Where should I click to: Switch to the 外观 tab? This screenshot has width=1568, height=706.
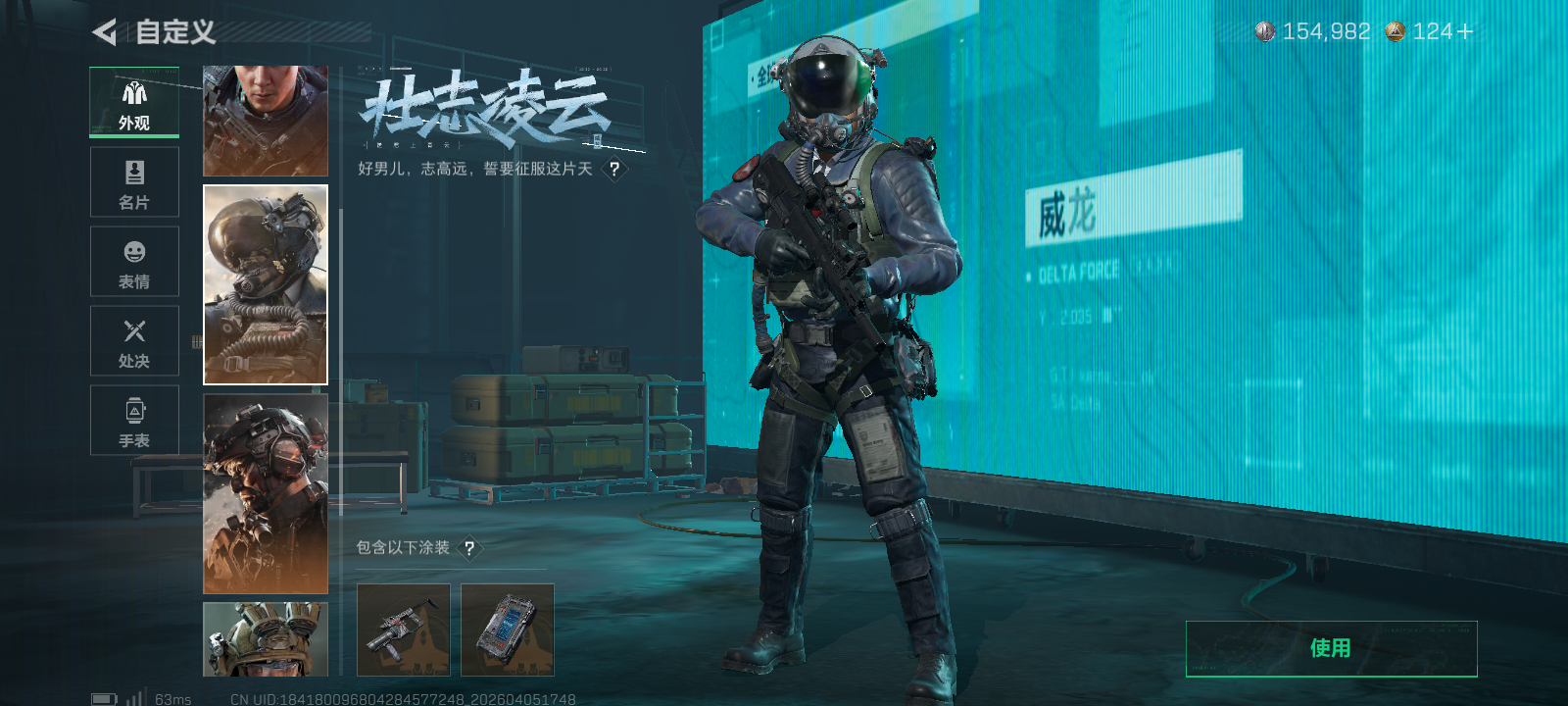[x=134, y=103]
